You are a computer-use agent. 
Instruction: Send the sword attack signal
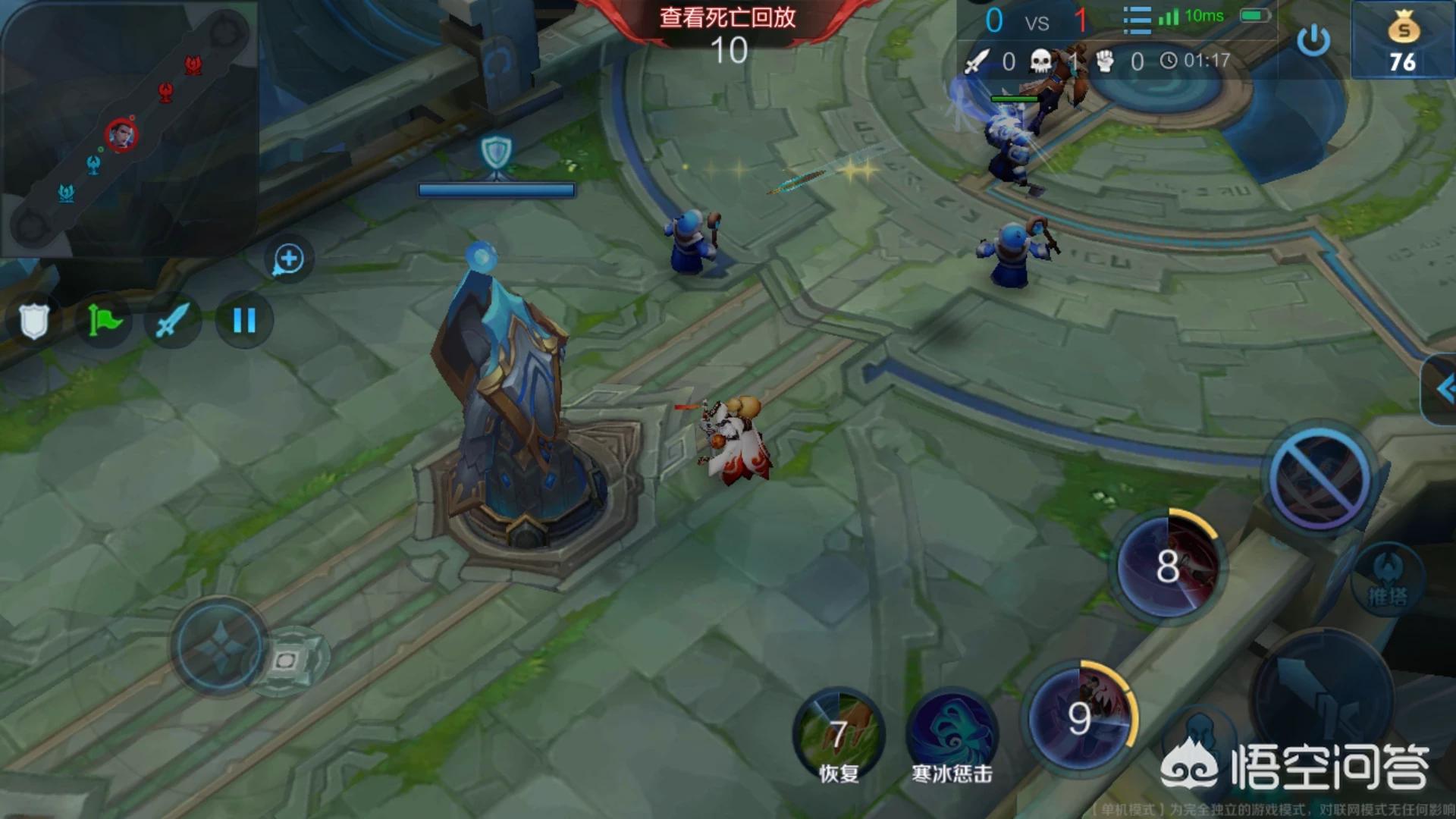point(173,320)
